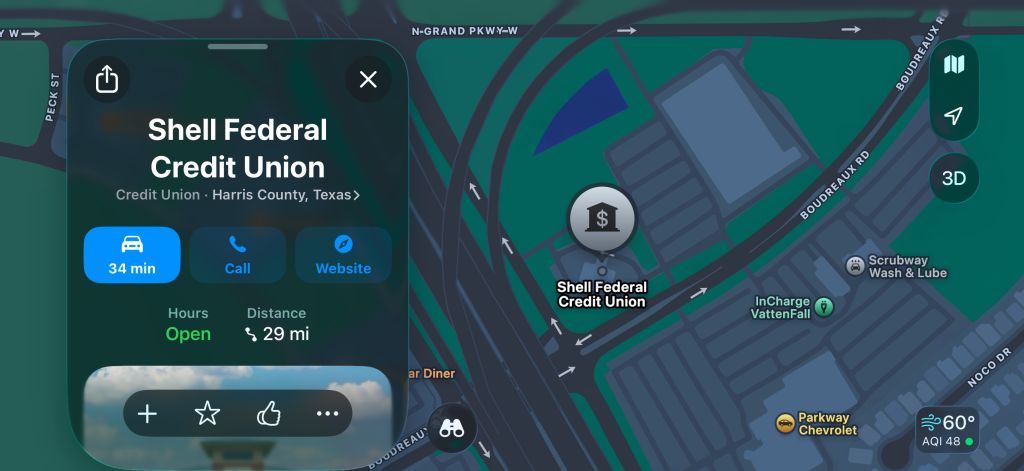Image resolution: width=1024 pixels, height=471 pixels.
Task: Activate the location arrow tracking button
Action: tap(954, 116)
